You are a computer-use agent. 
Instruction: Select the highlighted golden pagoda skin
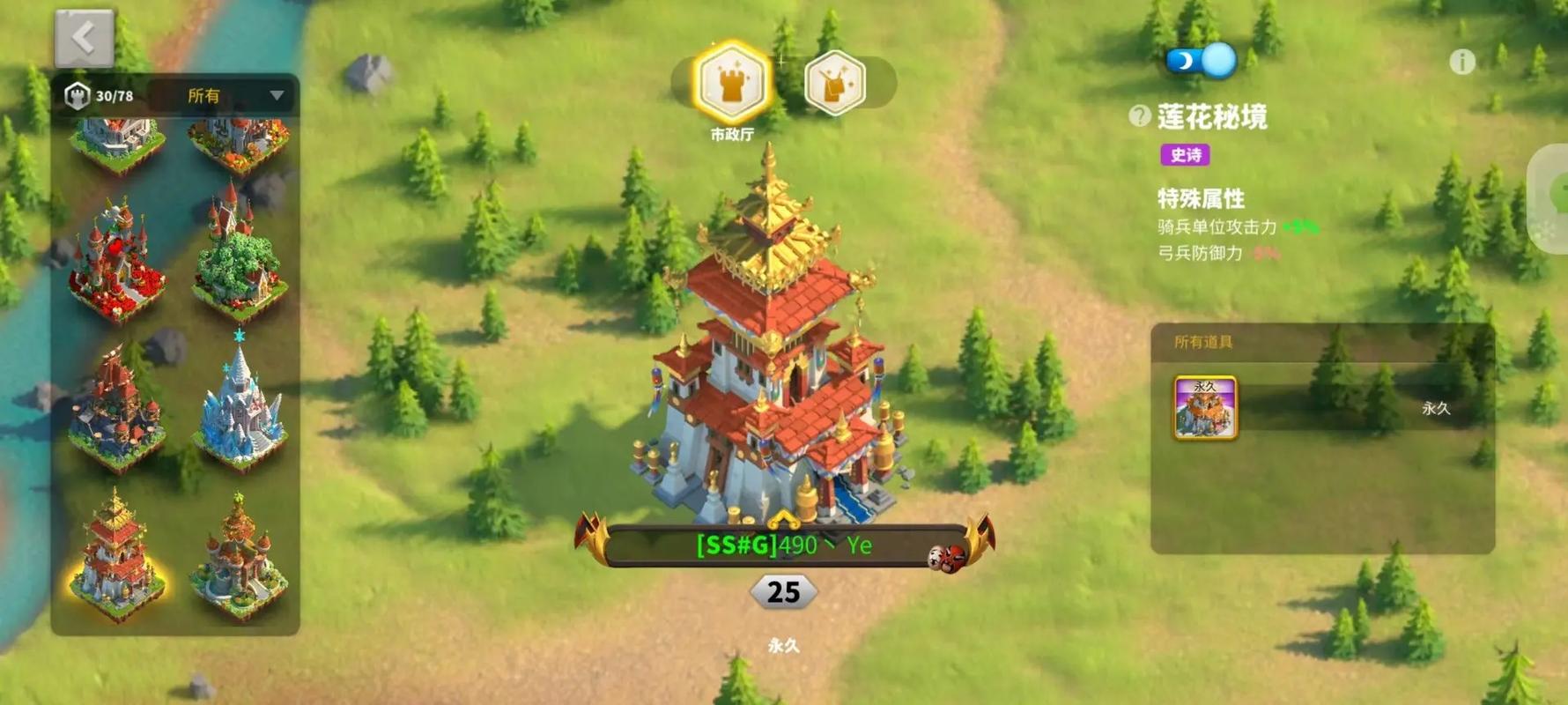tap(115, 553)
